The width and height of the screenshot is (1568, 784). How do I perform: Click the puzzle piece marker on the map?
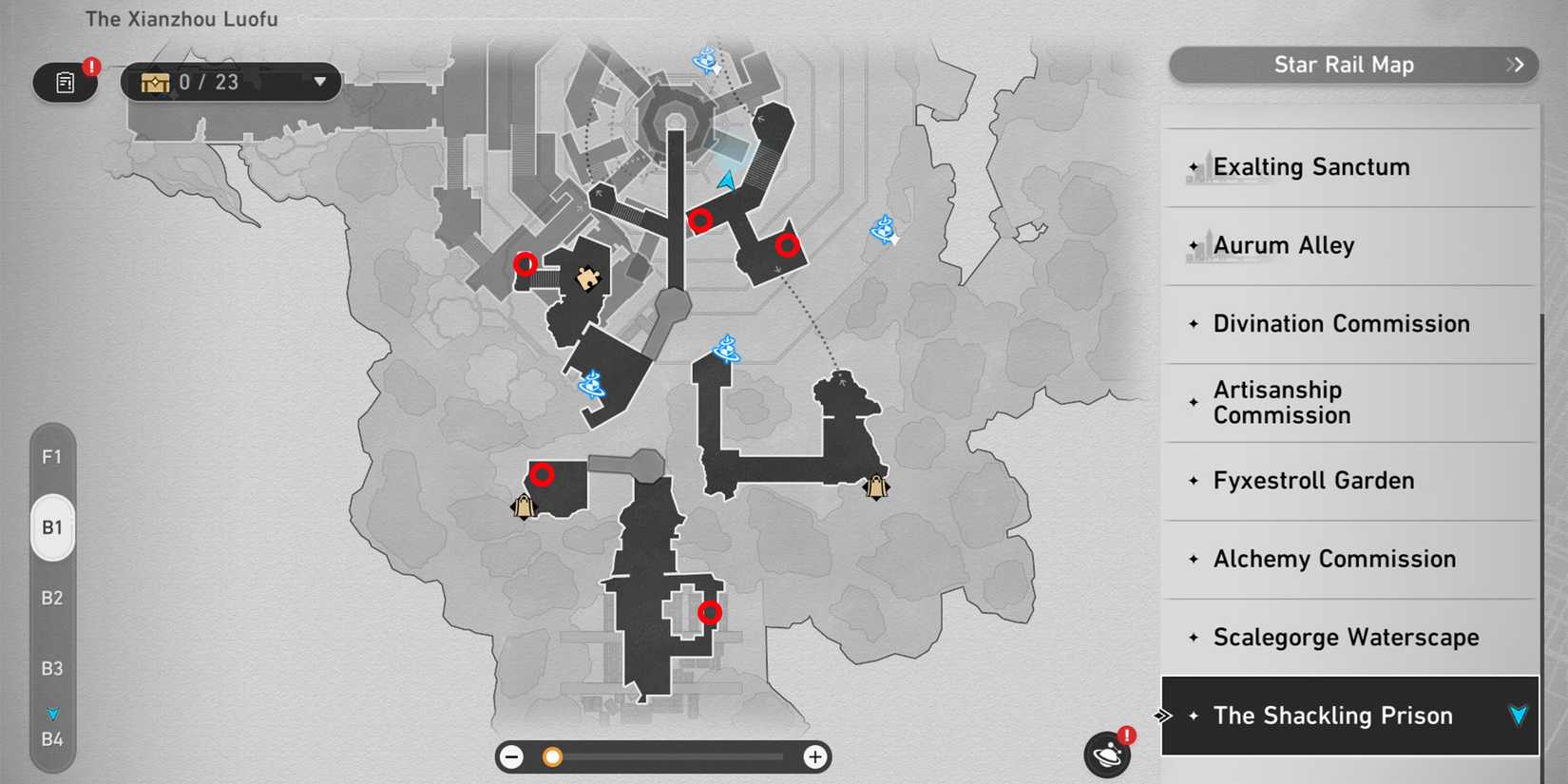coord(591,278)
